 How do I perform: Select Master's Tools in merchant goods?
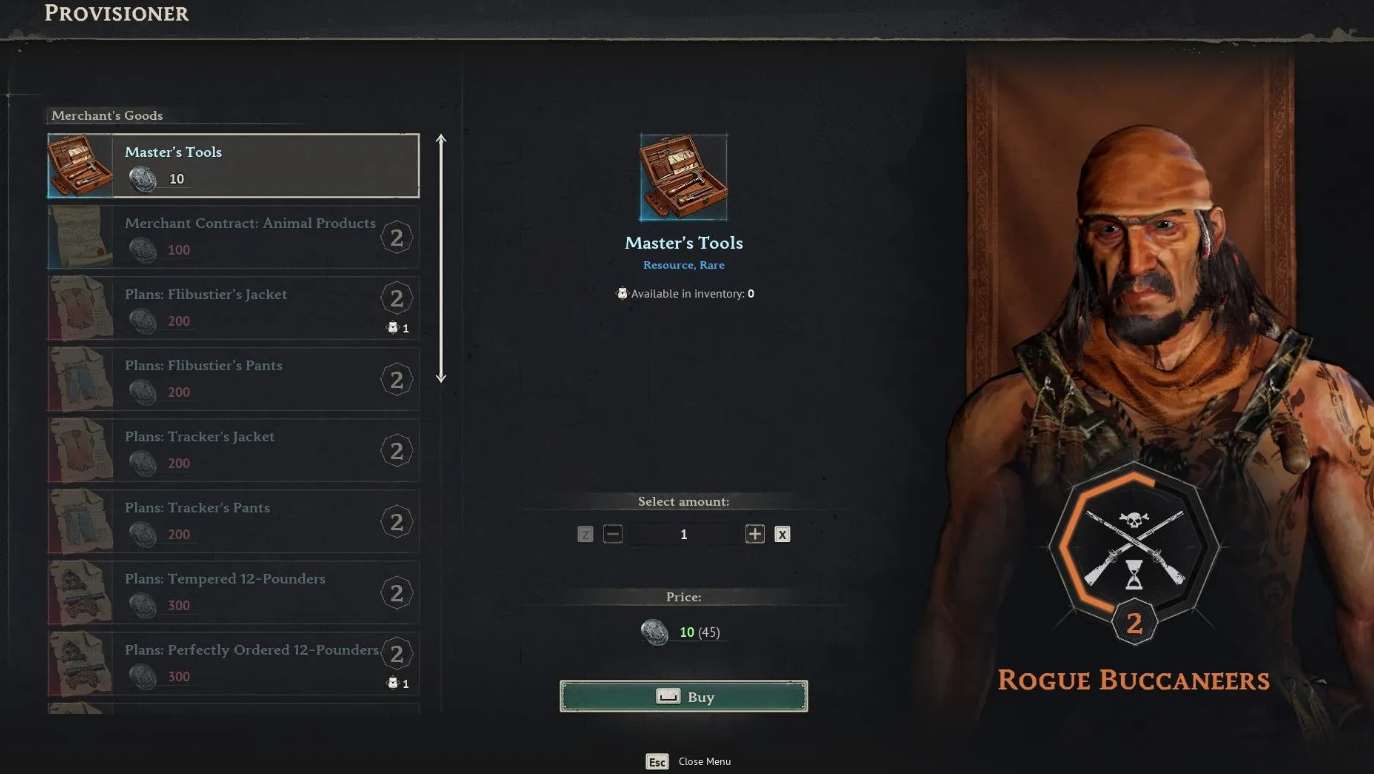233,166
